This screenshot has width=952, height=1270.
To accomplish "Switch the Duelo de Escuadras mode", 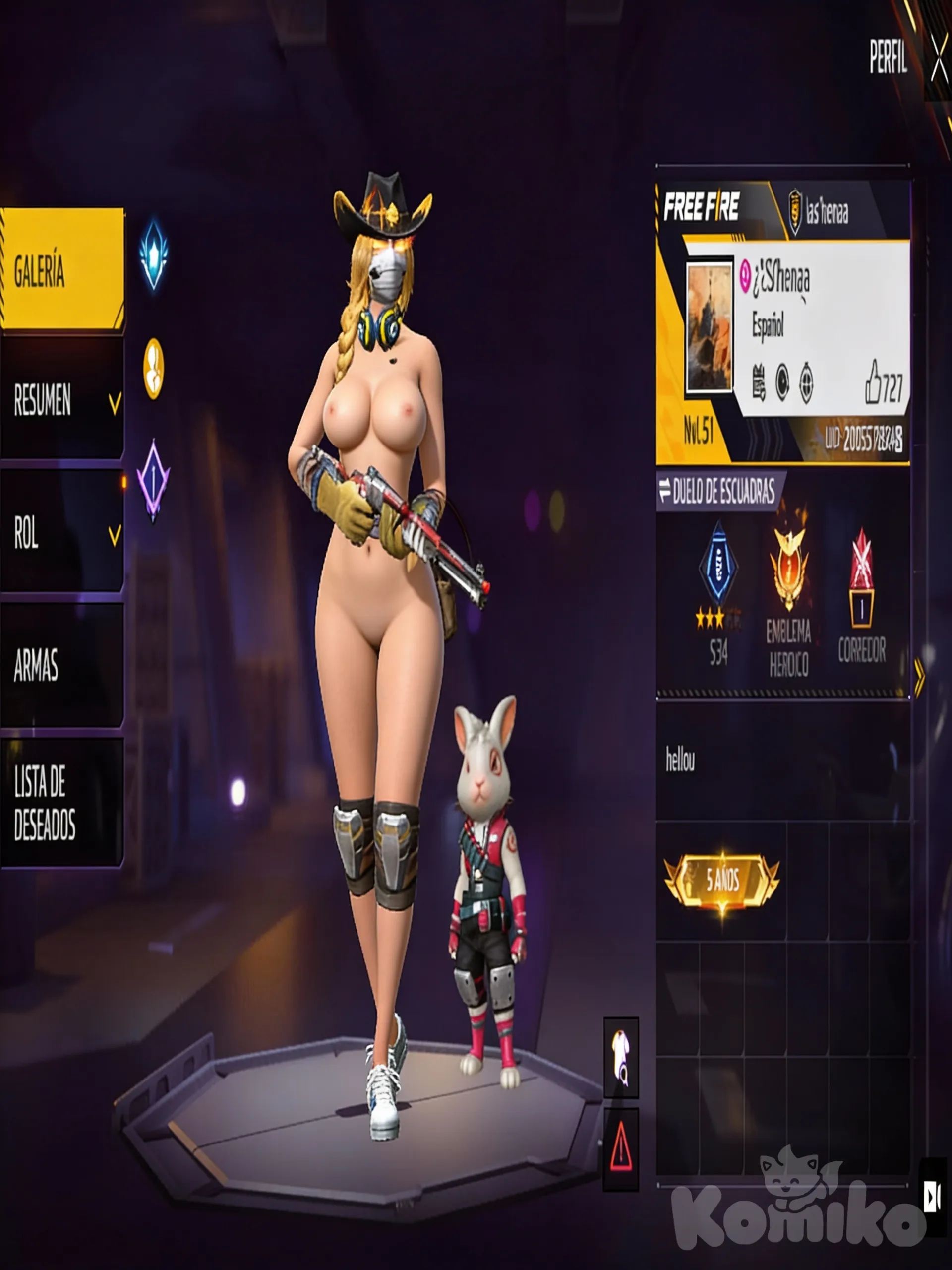I will (x=718, y=492).
